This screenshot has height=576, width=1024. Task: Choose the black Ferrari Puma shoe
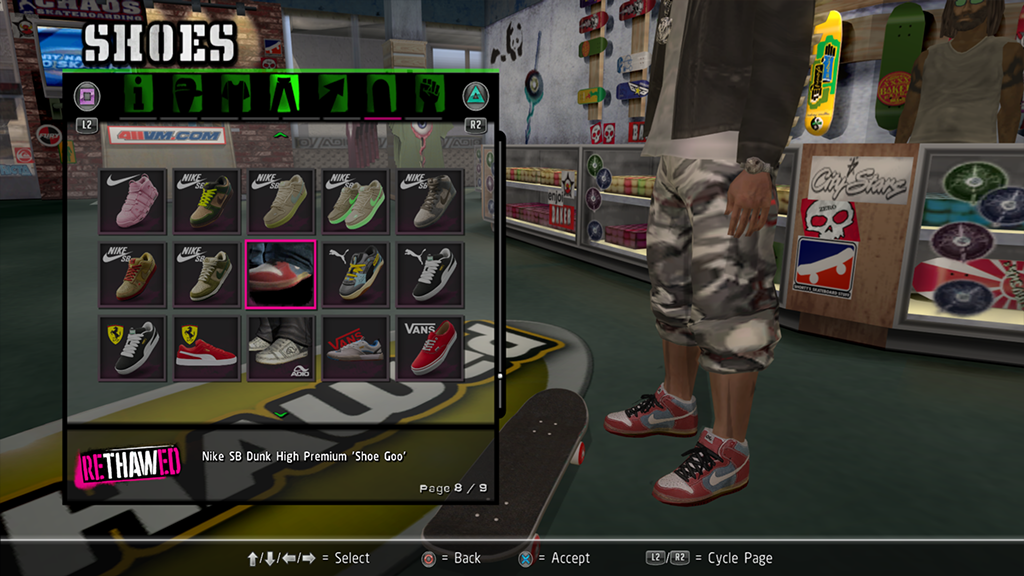136,347
